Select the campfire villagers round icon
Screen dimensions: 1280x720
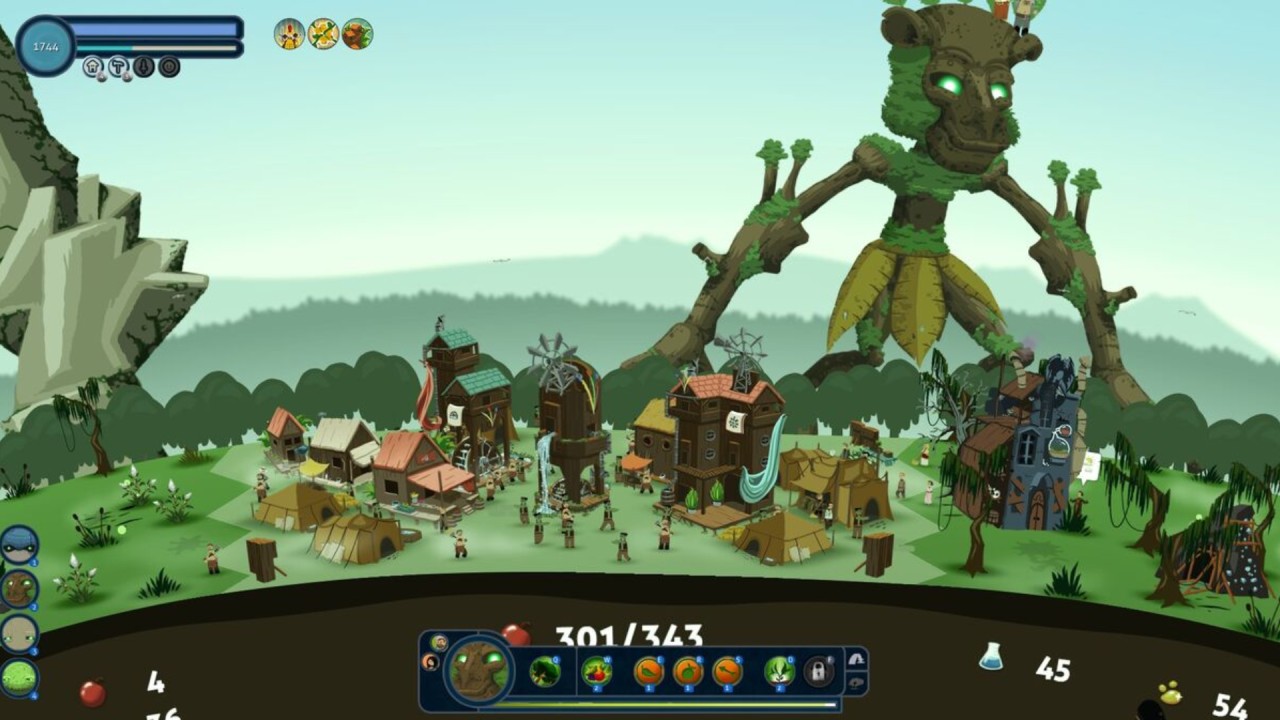(x=289, y=34)
